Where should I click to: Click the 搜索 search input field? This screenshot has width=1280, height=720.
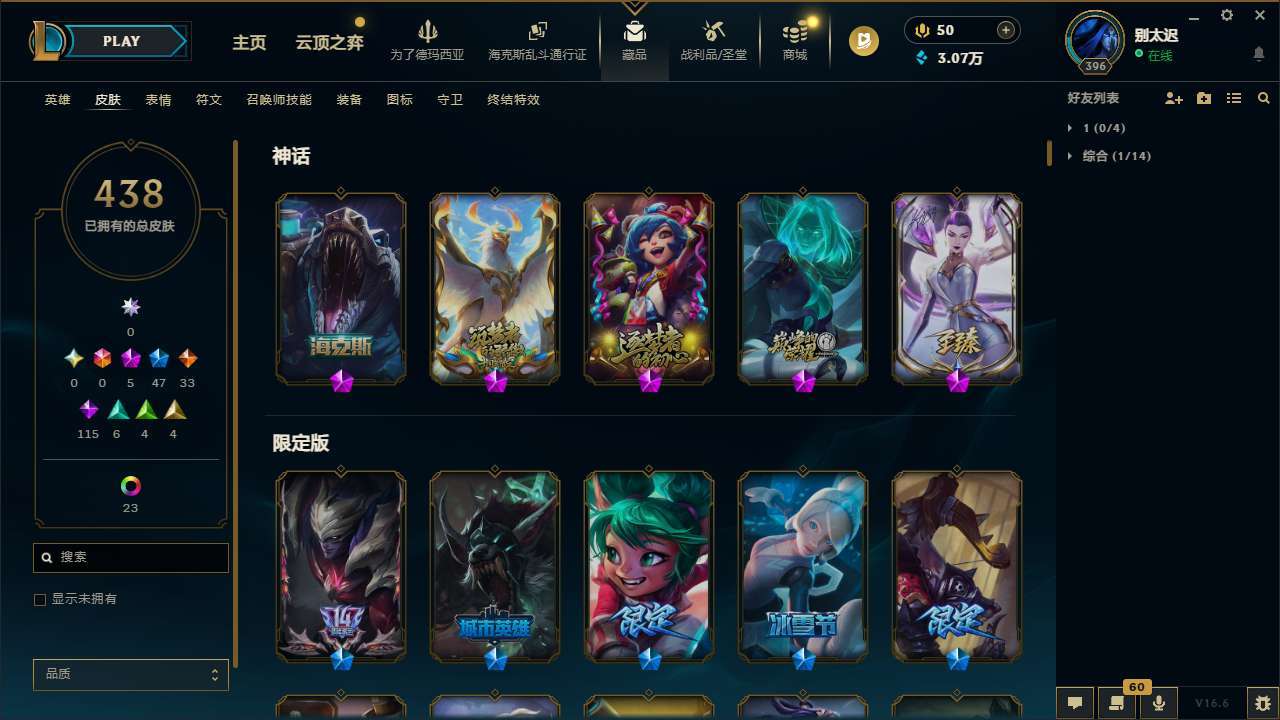click(130, 557)
